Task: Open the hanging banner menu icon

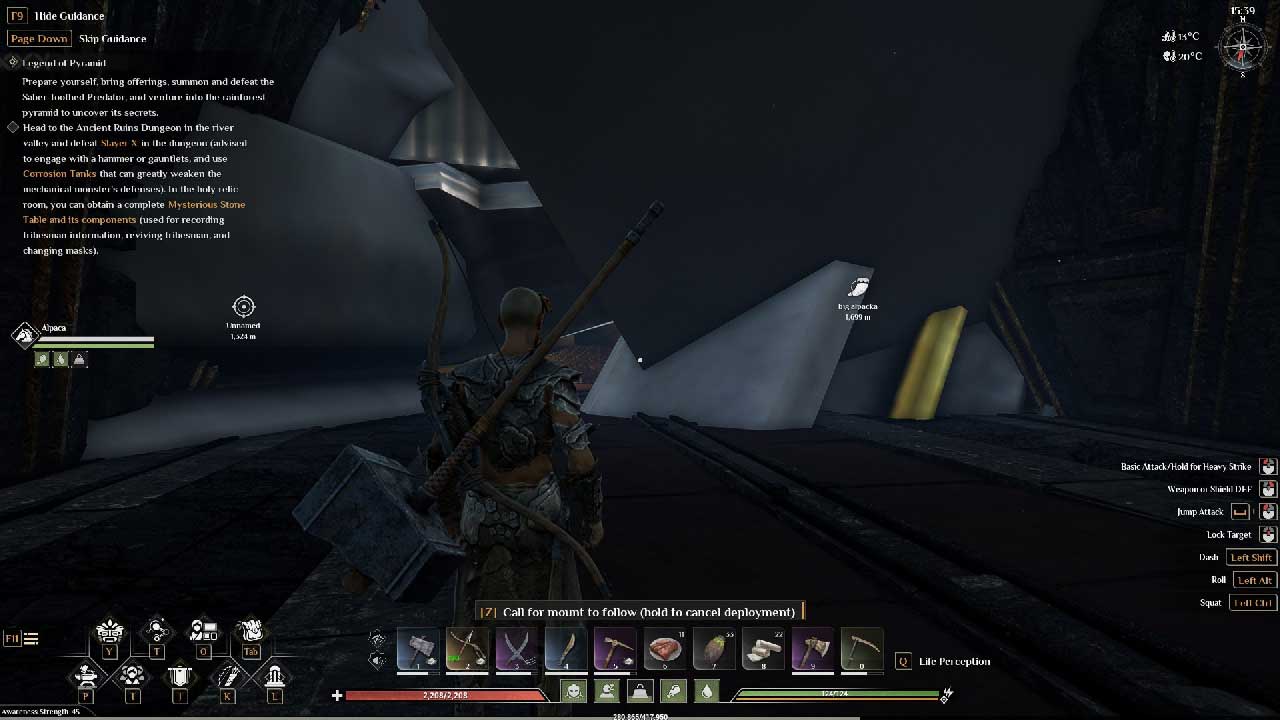Action: pos(180,676)
